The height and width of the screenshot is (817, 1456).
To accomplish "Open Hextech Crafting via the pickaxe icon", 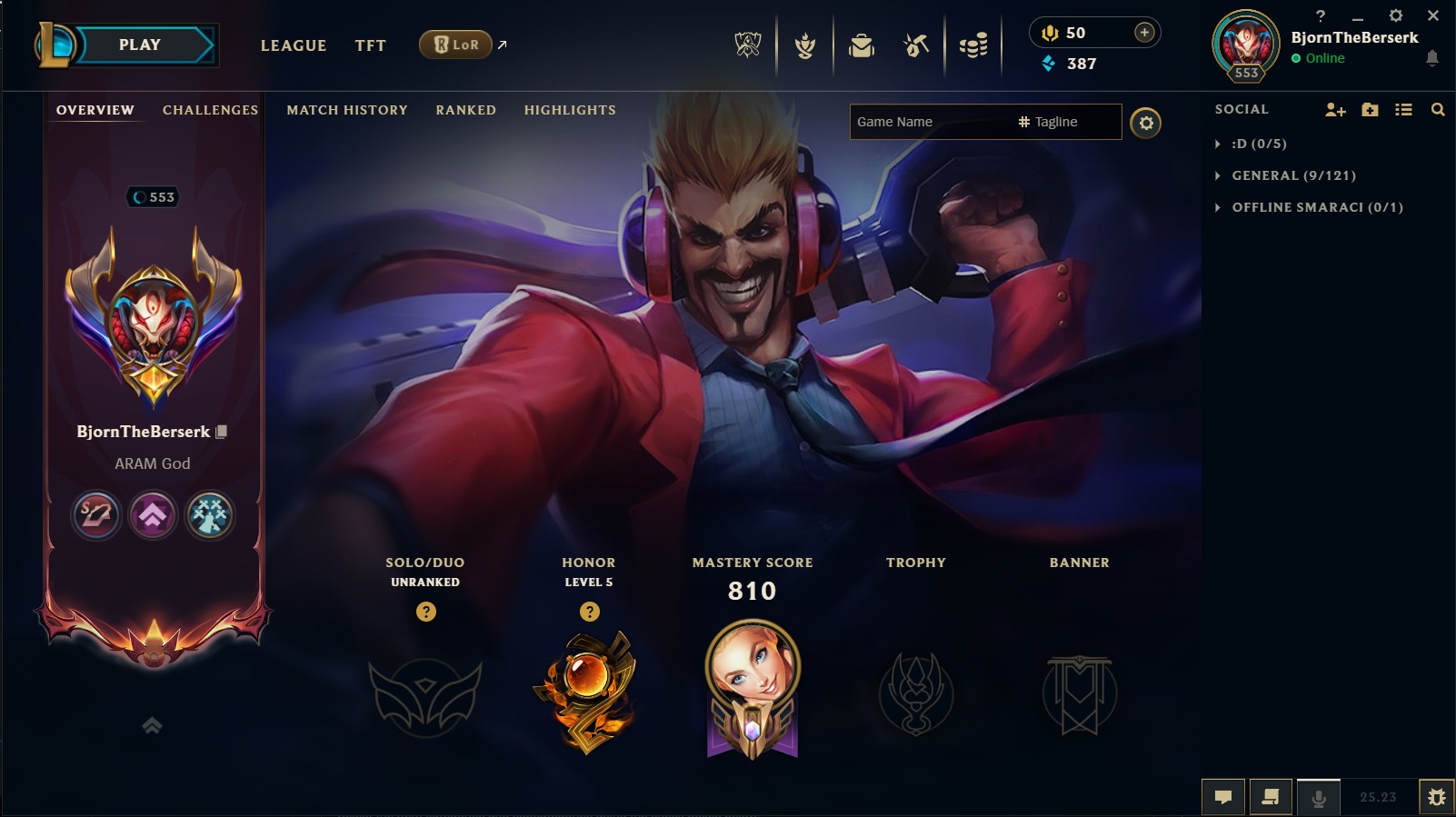I will tap(915, 44).
